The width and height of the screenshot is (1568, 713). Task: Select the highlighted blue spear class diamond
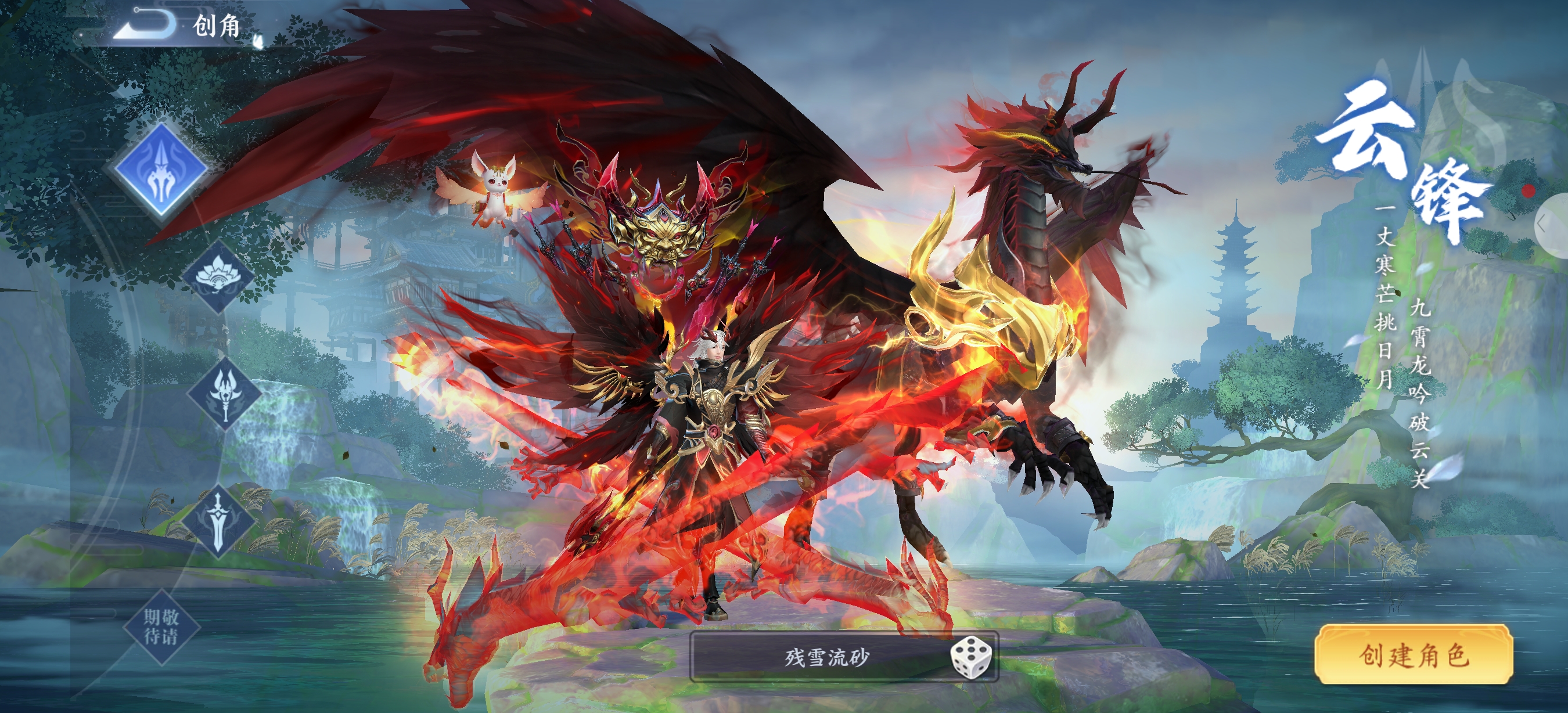[161, 170]
